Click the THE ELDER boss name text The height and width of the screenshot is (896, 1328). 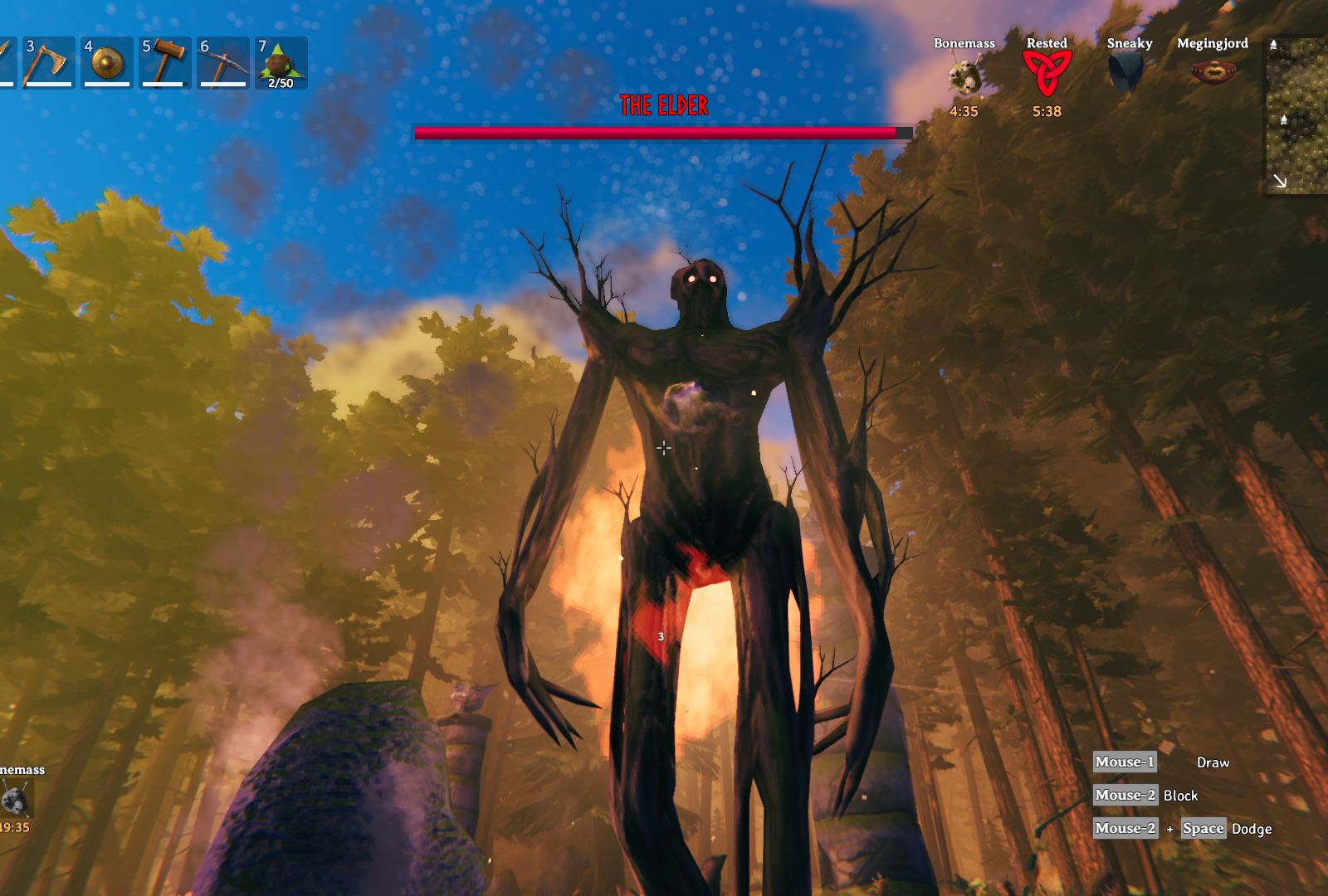[663, 105]
